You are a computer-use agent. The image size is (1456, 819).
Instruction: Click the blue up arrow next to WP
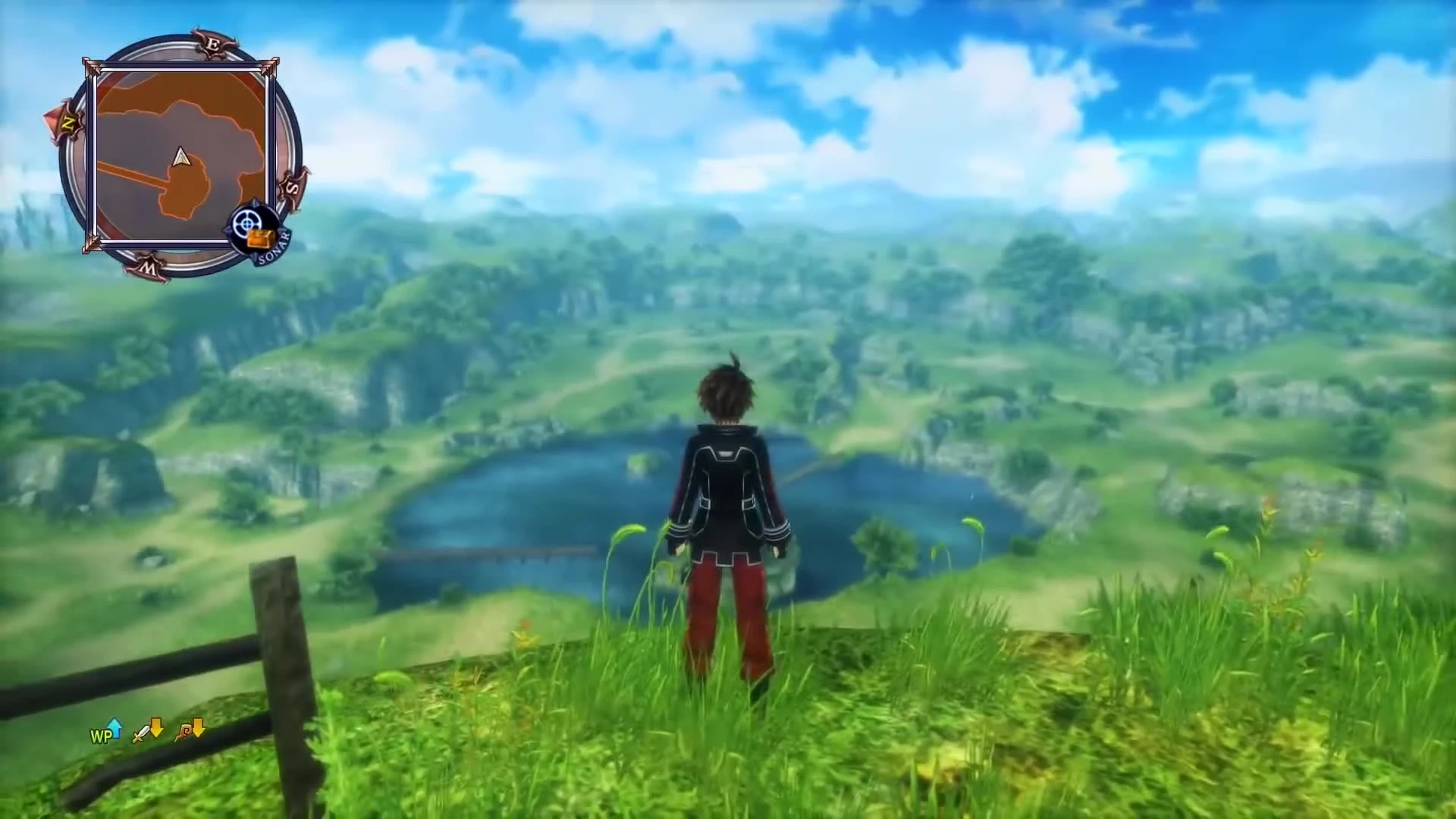[115, 728]
